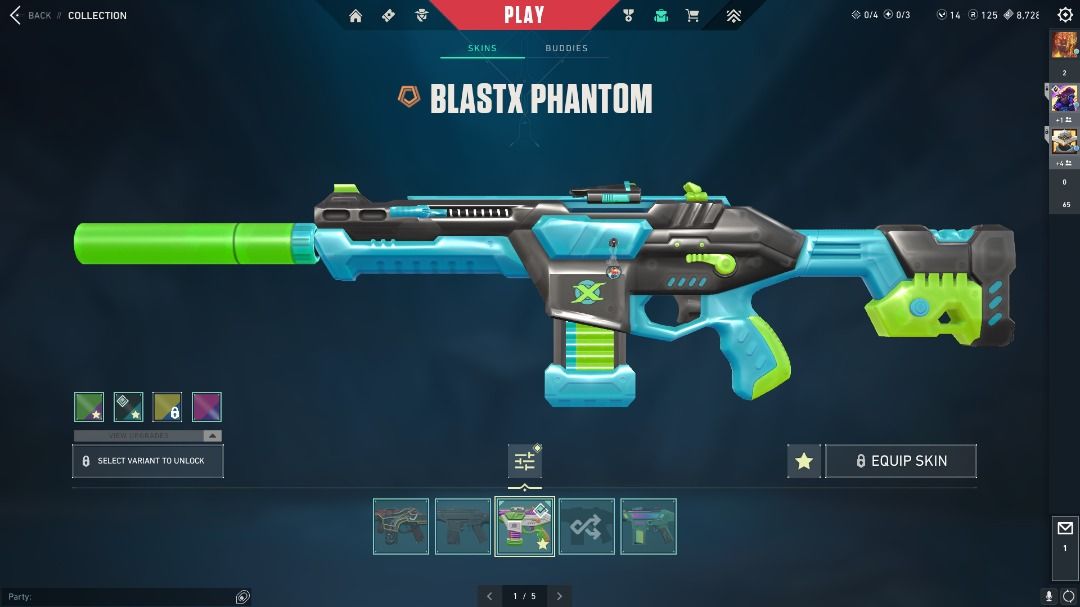This screenshot has width=1080, height=607.
Task: Open the skin filter sliders button
Action: (x=525, y=461)
